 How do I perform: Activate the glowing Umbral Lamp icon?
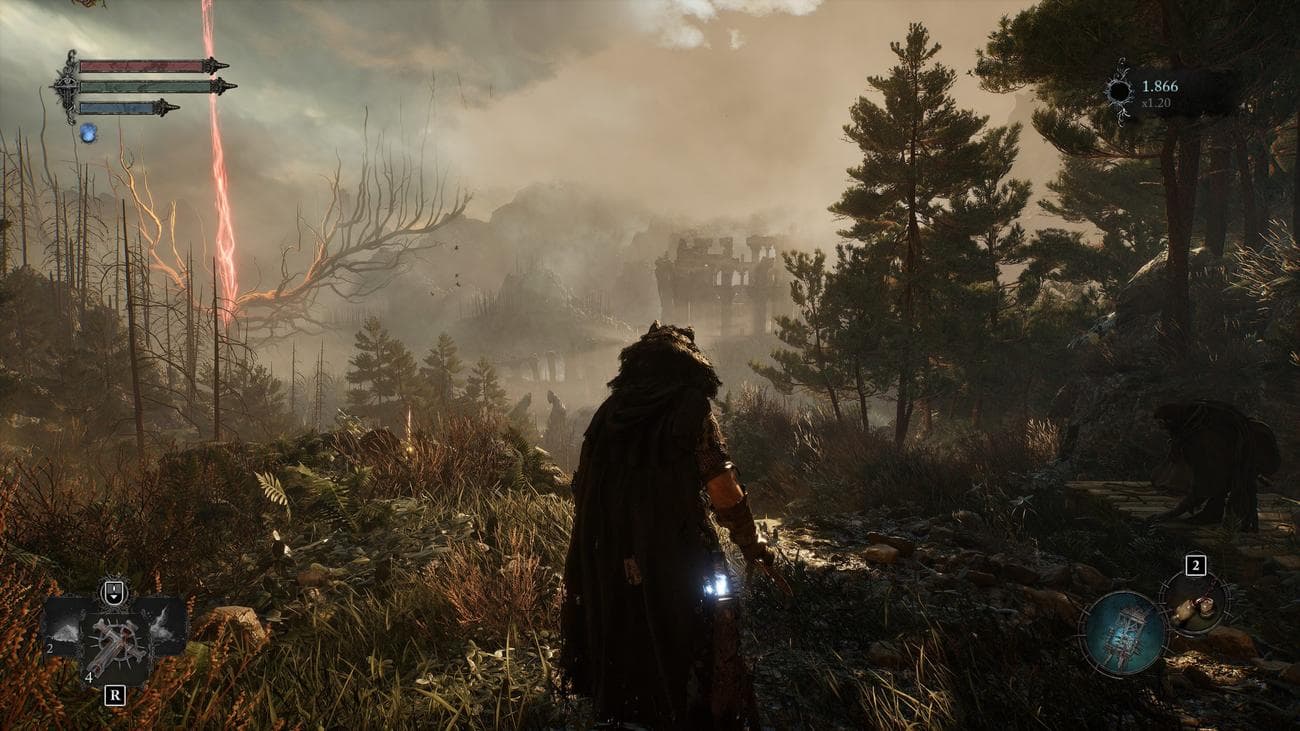[x=1123, y=633]
